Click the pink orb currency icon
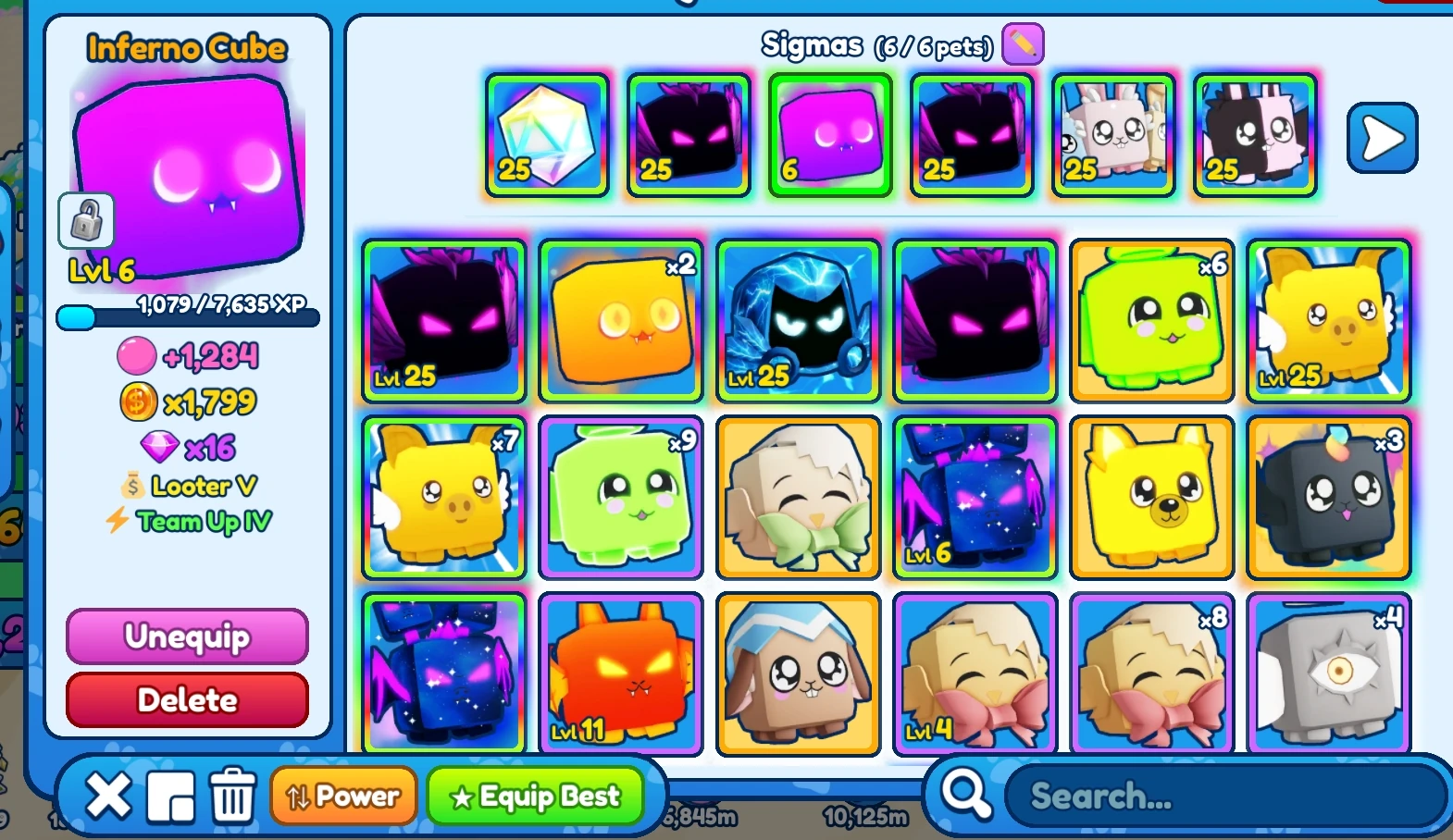The height and width of the screenshot is (840, 1453). coord(138,355)
